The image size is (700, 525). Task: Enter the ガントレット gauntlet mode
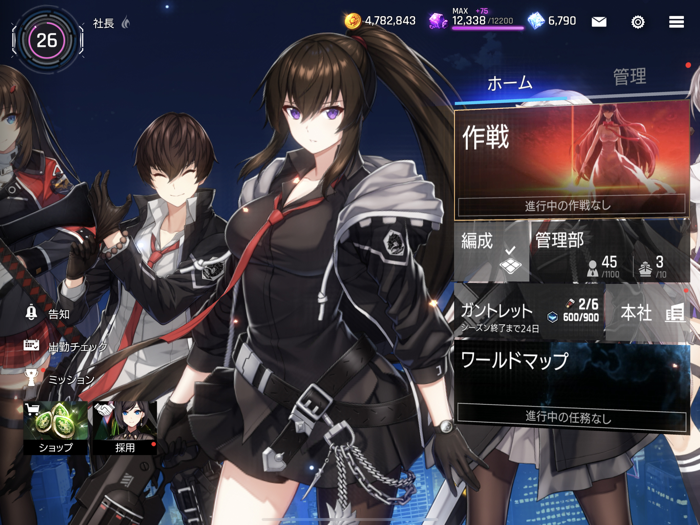coord(529,314)
